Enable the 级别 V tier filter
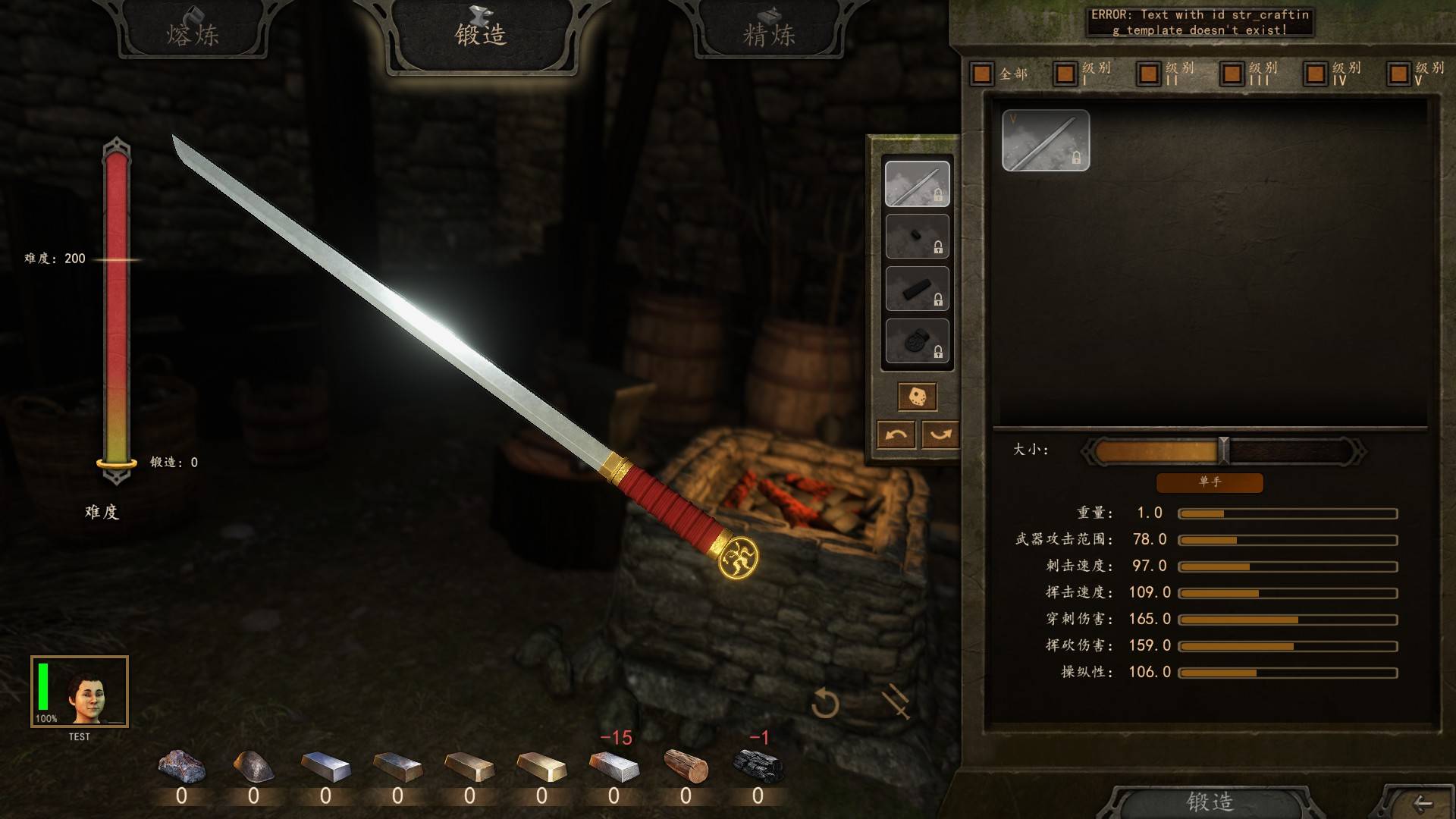The width and height of the screenshot is (1456, 819). 1399,74
